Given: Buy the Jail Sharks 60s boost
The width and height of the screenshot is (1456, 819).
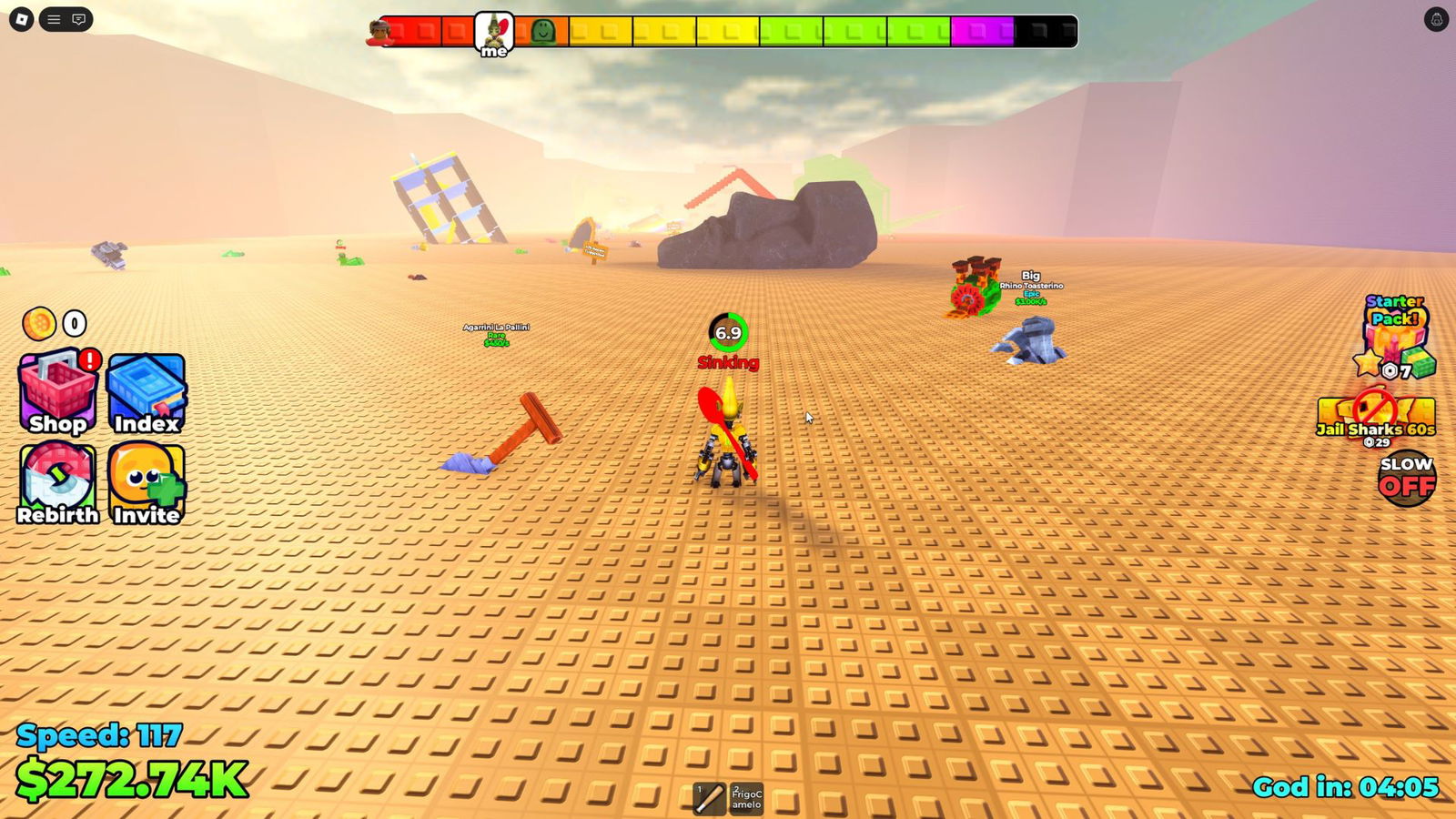Looking at the screenshot, I should (x=1375, y=420).
